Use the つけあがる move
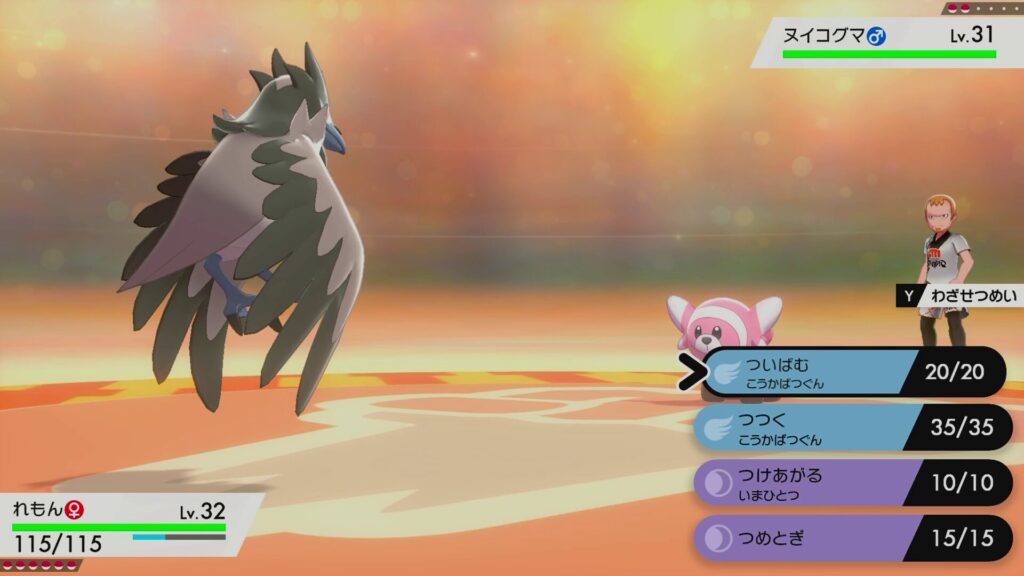Image resolution: width=1024 pixels, height=576 pixels. 850,484
